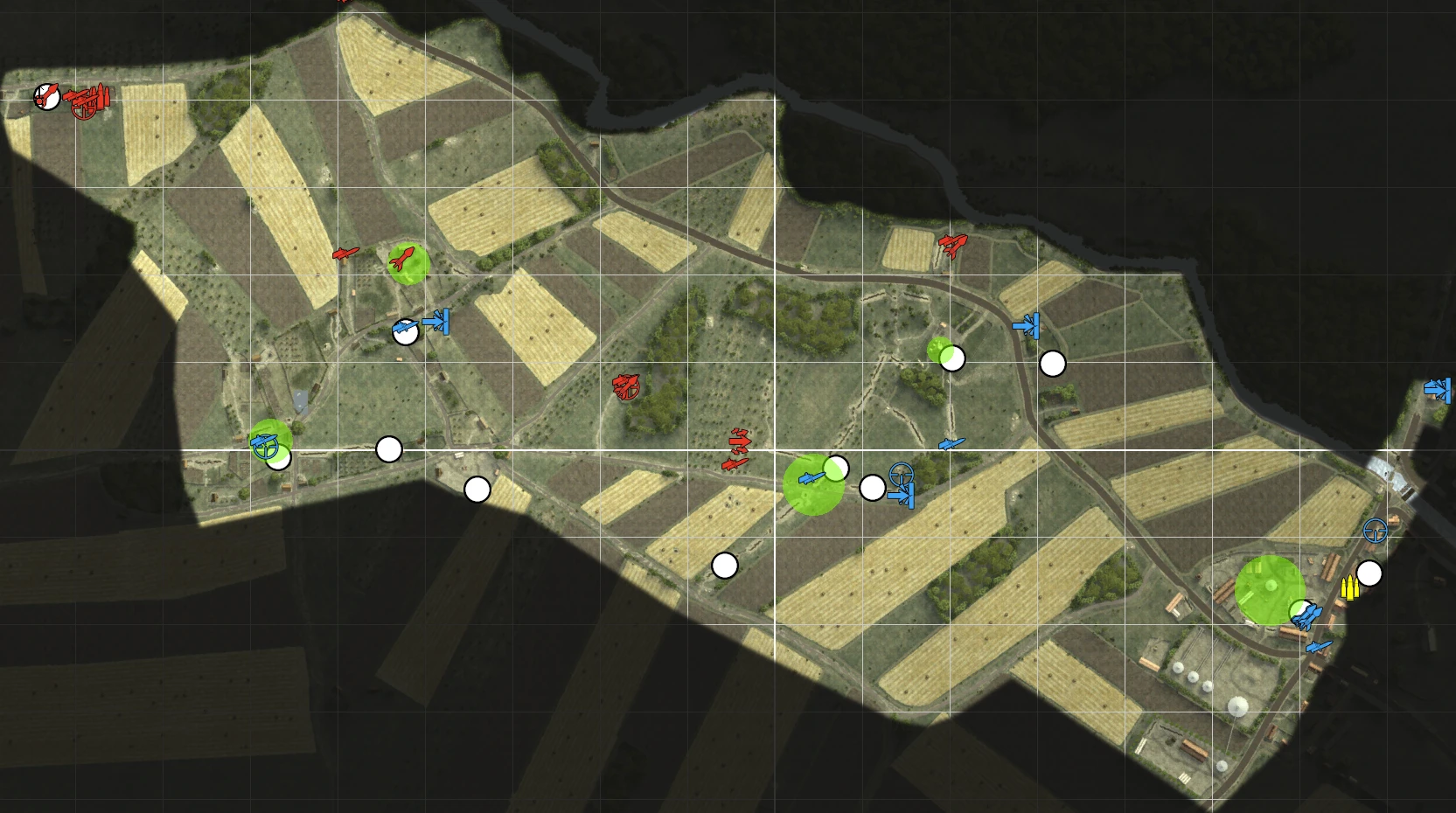Select the blue unit cut off at the map's right edge

click(x=1439, y=389)
